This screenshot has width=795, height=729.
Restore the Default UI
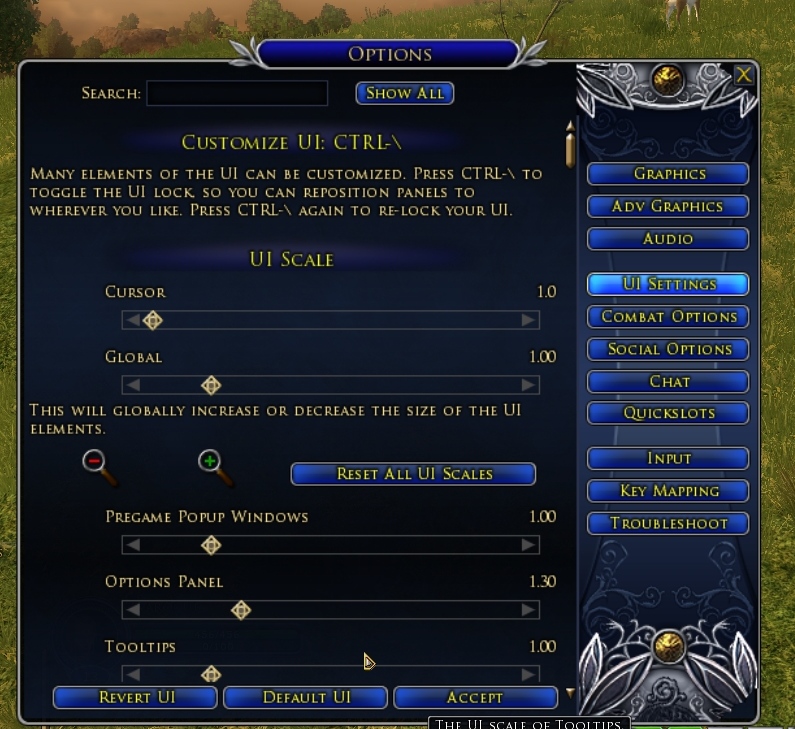[306, 697]
